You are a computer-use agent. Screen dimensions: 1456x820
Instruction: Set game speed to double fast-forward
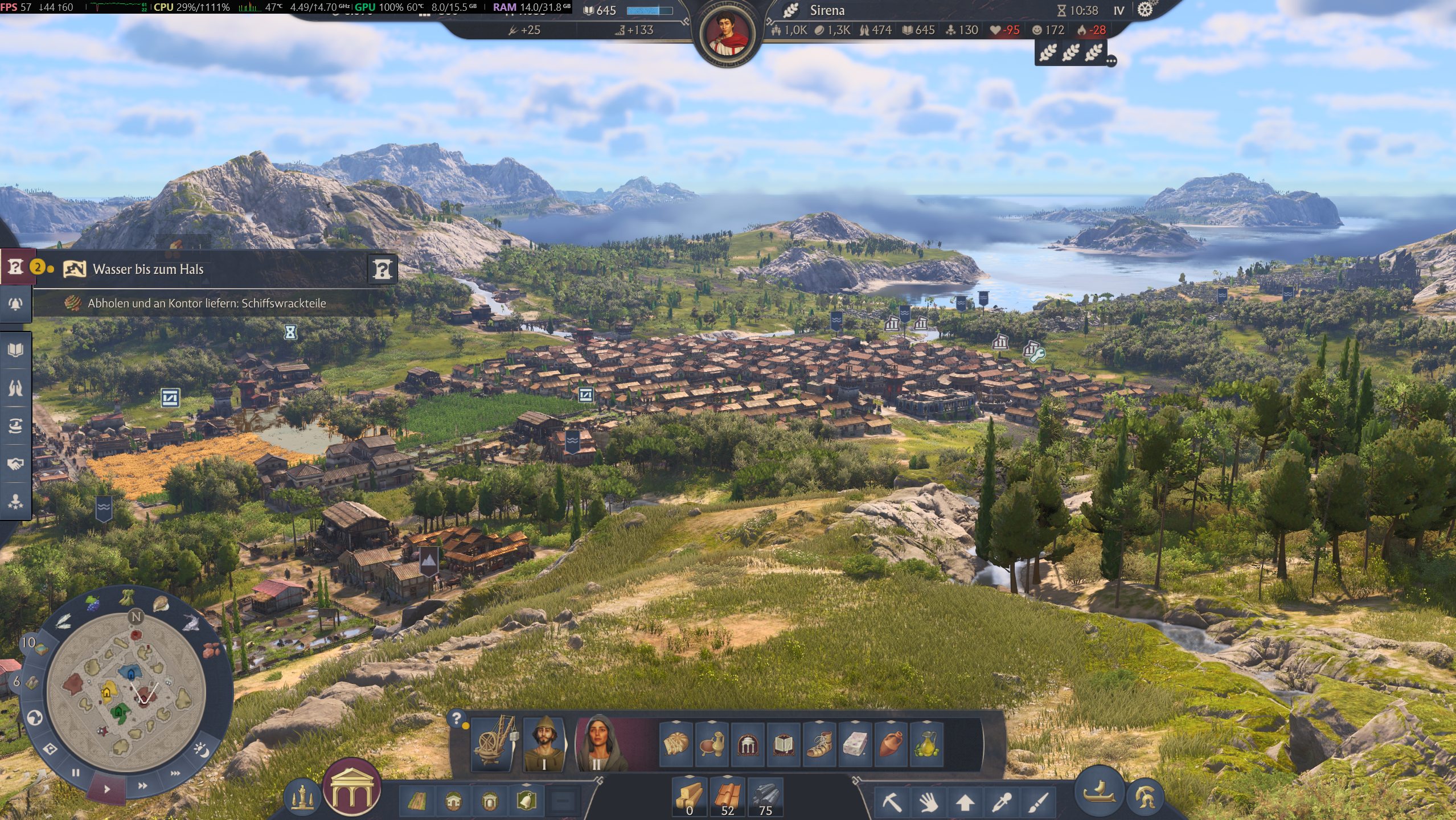[x=142, y=786]
